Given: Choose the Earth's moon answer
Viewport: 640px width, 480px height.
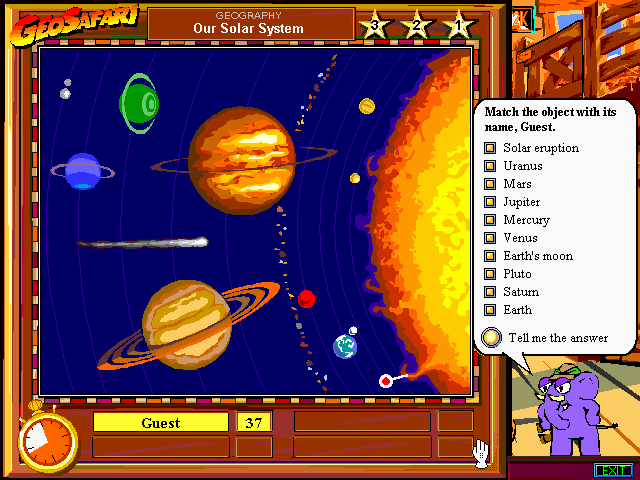Looking at the screenshot, I should [x=490, y=256].
